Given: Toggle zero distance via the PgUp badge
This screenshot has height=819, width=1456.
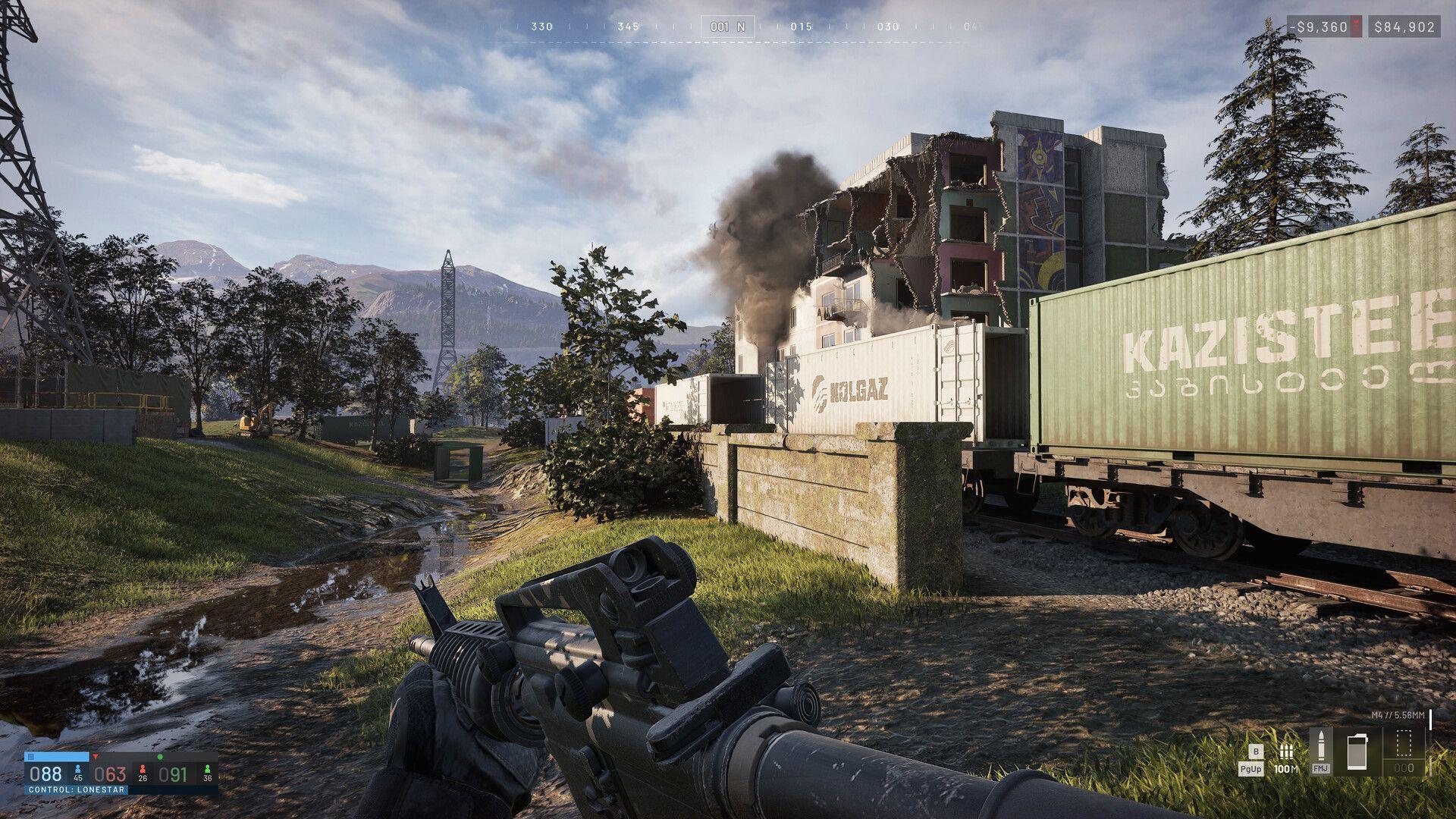Looking at the screenshot, I should pos(1253,768).
